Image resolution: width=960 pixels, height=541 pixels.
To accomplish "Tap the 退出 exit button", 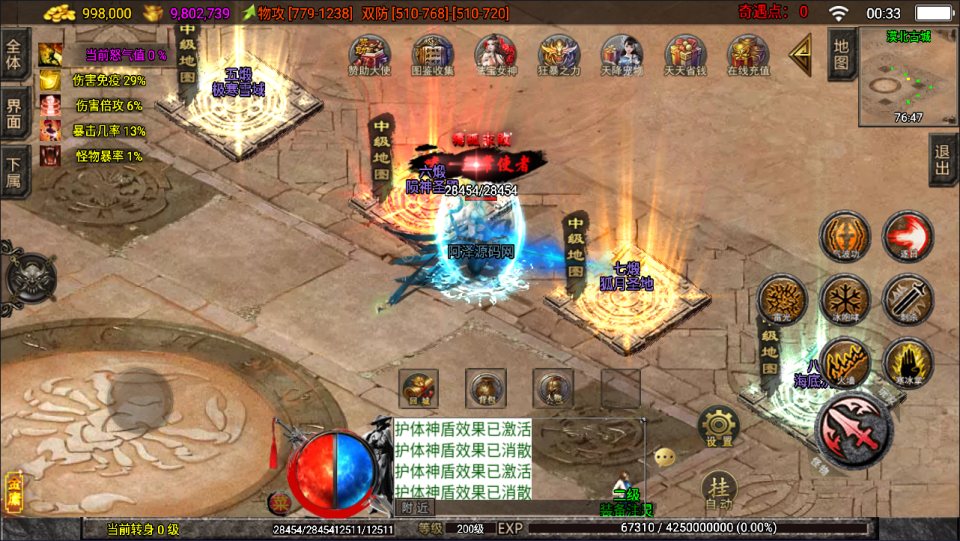I will (942, 160).
